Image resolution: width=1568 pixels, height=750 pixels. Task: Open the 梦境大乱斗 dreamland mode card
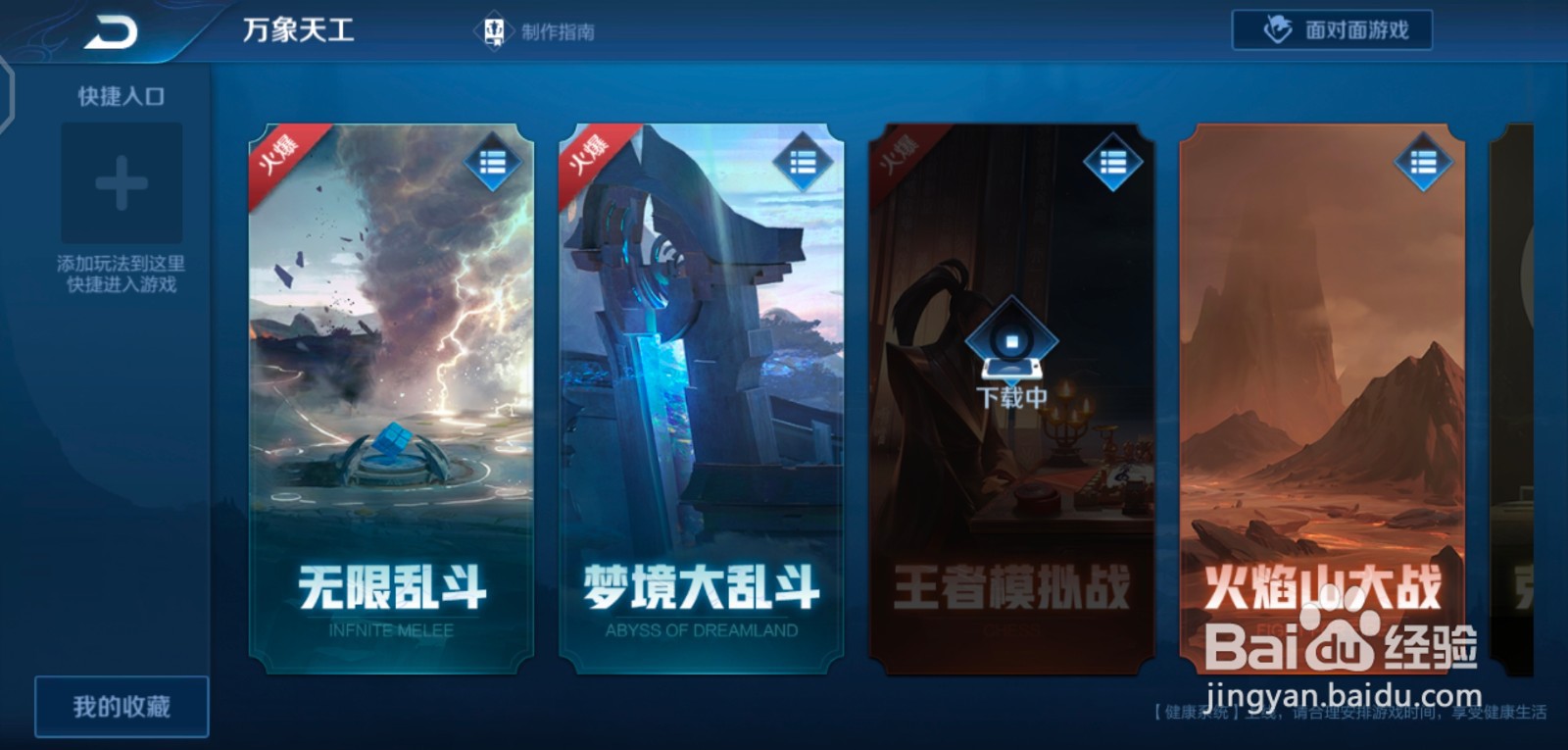tap(696, 392)
